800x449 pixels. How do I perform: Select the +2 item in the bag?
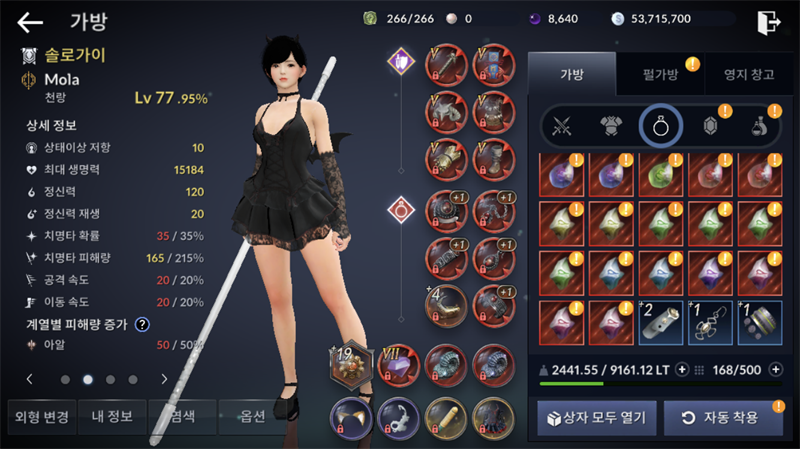click(x=661, y=320)
